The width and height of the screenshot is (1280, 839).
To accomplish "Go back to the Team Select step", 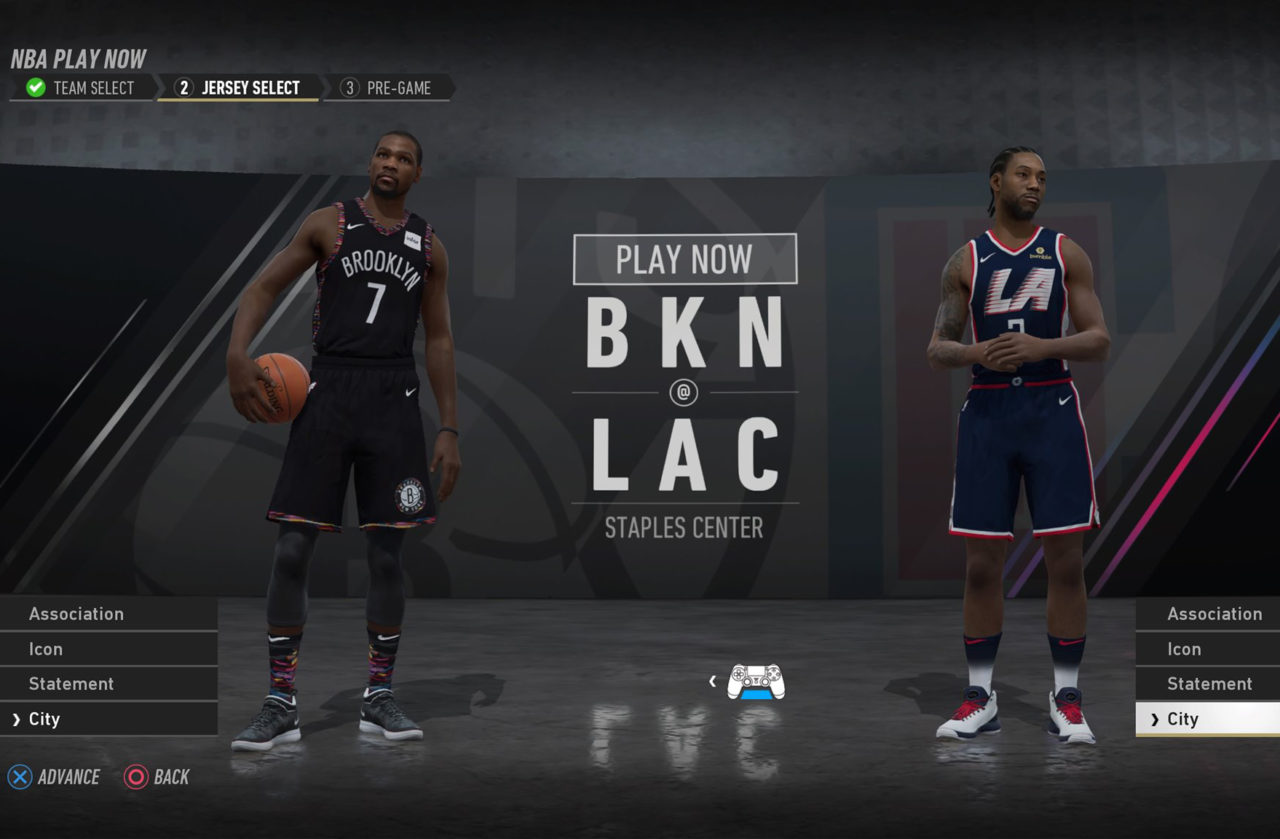I will [82, 88].
